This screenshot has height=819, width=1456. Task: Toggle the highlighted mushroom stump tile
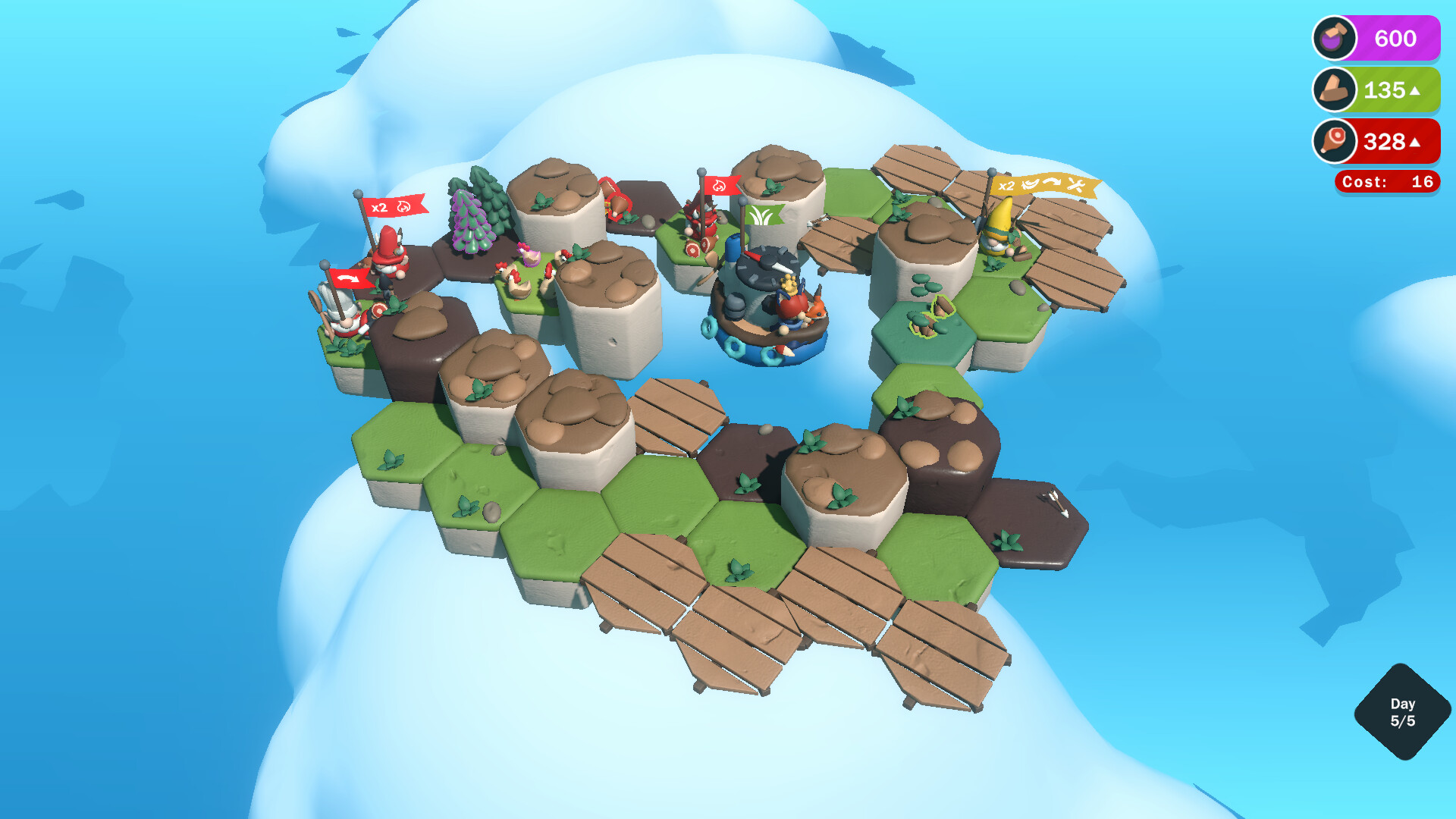[932, 318]
